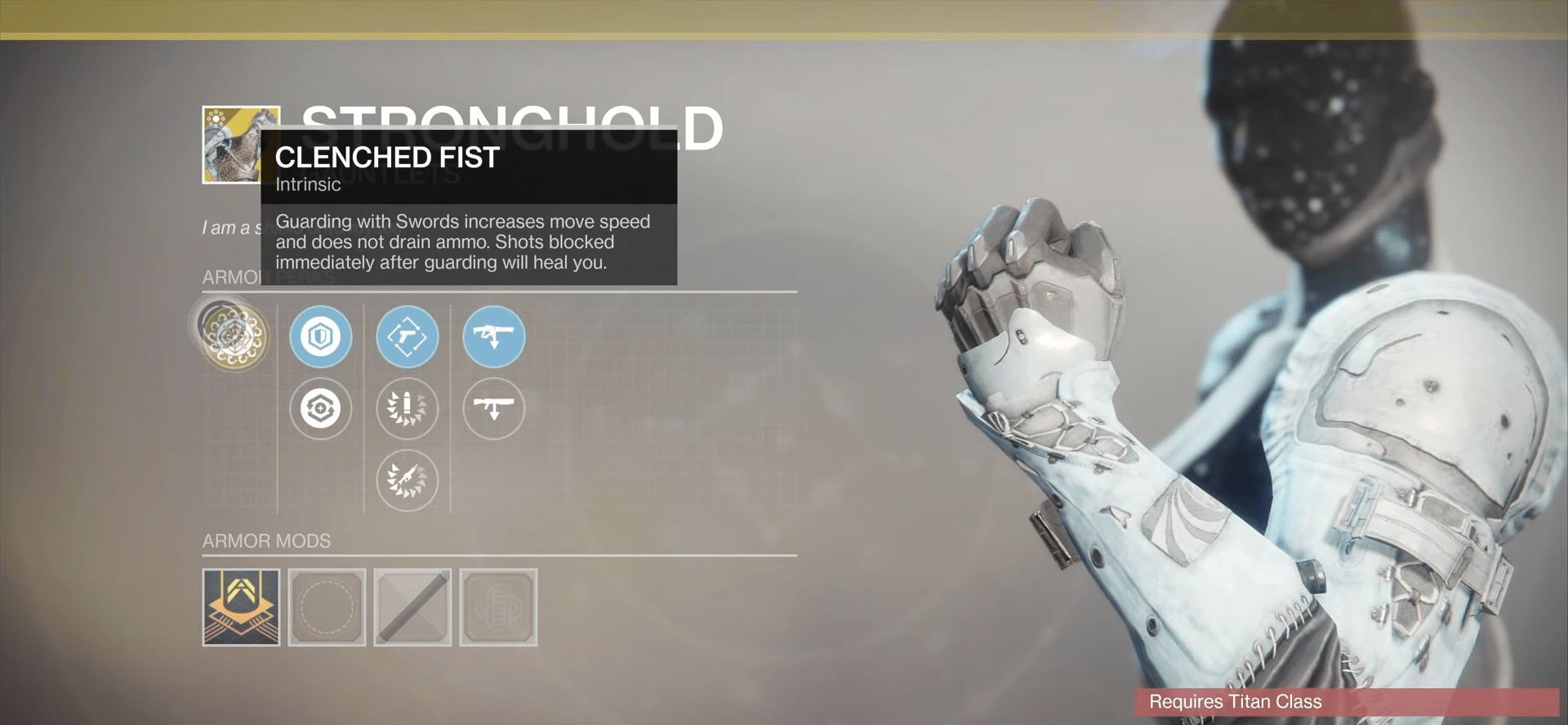Select the rifle impact perk icon
This screenshot has height=725, width=1568.
[408, 480]
